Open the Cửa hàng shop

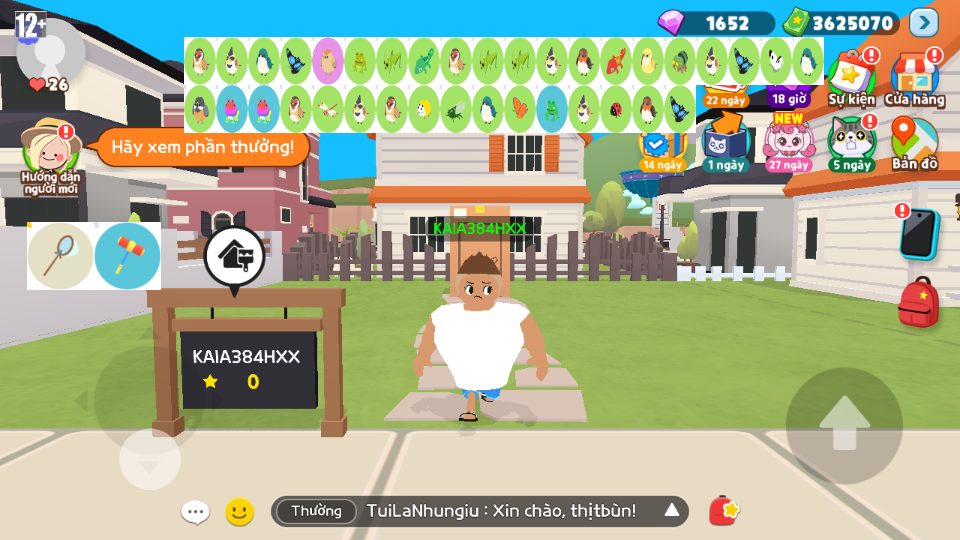pos(914,78)
